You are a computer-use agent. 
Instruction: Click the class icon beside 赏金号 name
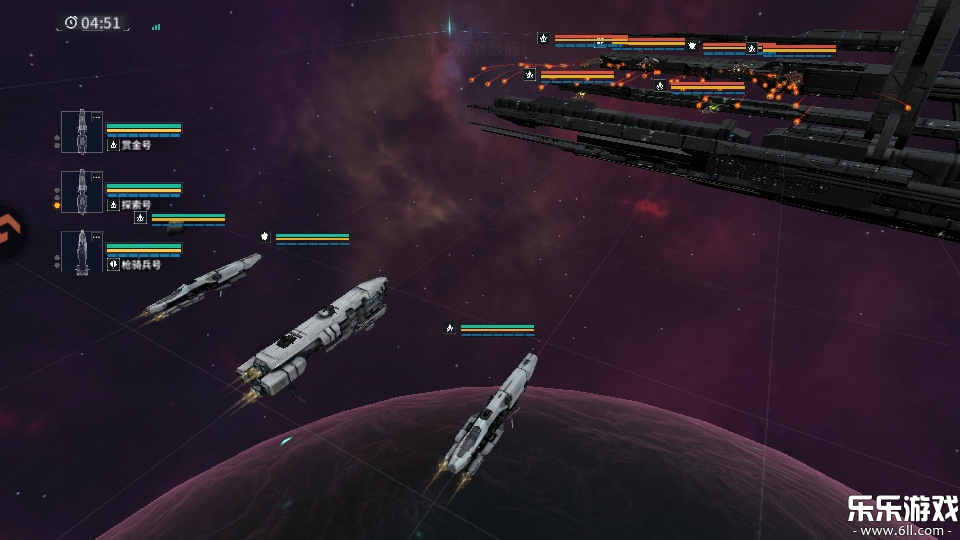pos(113,145)
